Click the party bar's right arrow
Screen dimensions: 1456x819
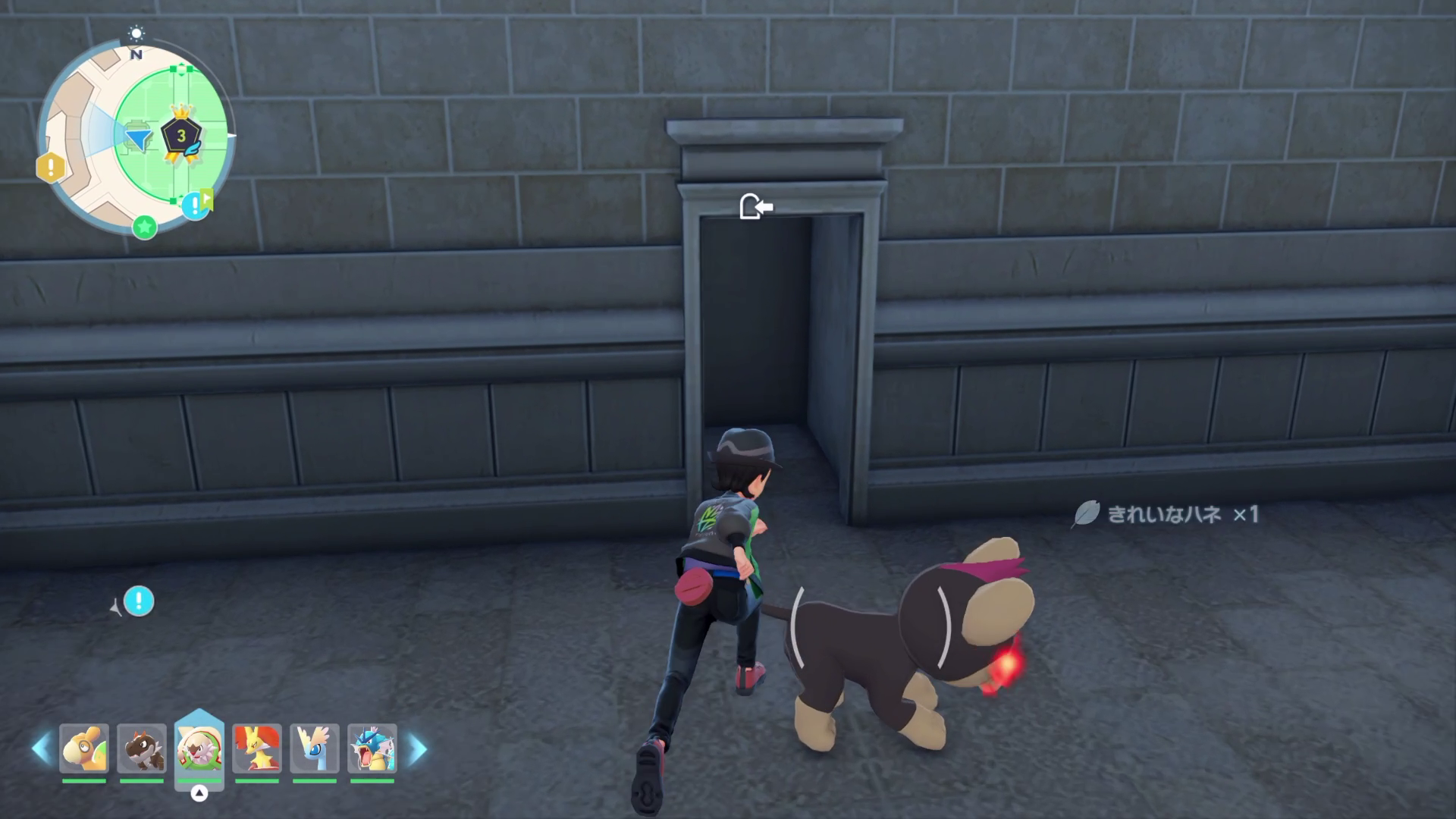(x=417, y=748)
